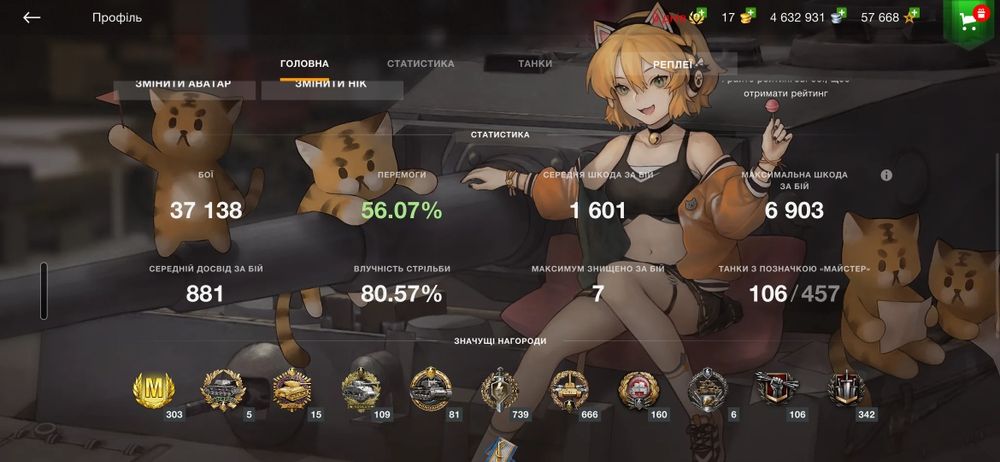Click the Змінити аватар button
Image resolution: width=1000 pixels, height=462 pixels.
pos(183,86)
